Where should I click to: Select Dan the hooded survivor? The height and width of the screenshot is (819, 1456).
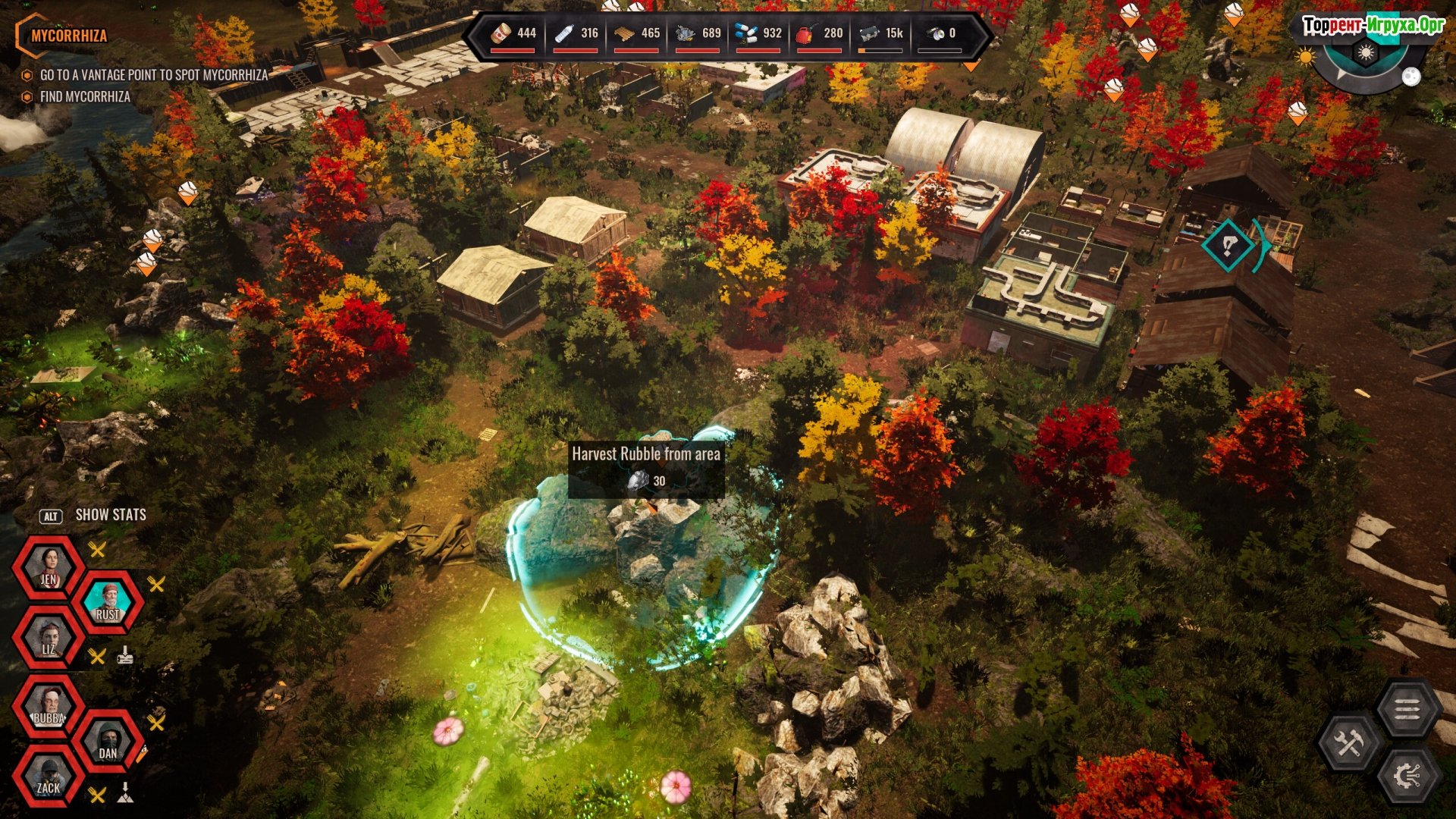(x=107, y=742)
